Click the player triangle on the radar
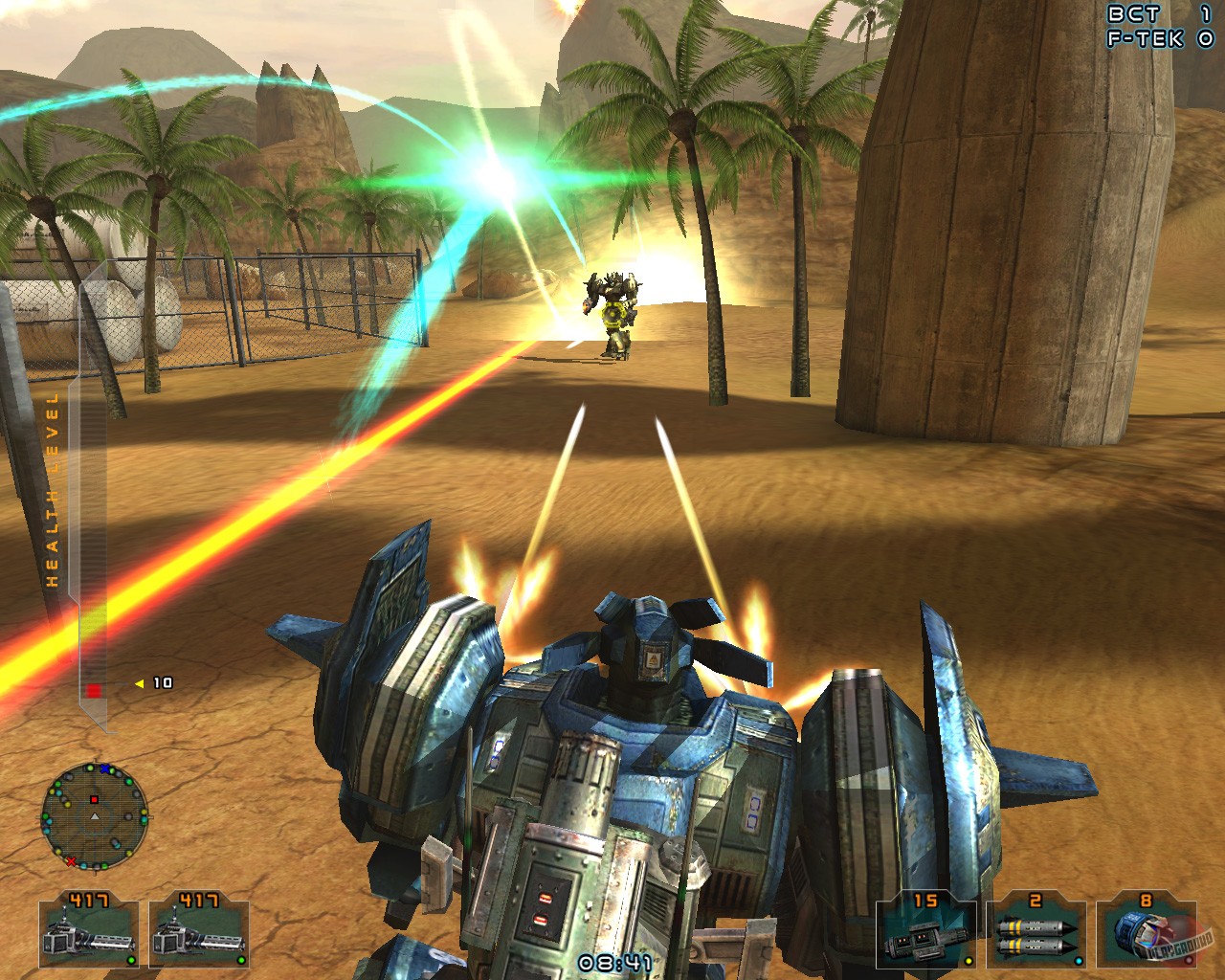The width and height of the screenshot is (1225, 980). click(95, 816)
